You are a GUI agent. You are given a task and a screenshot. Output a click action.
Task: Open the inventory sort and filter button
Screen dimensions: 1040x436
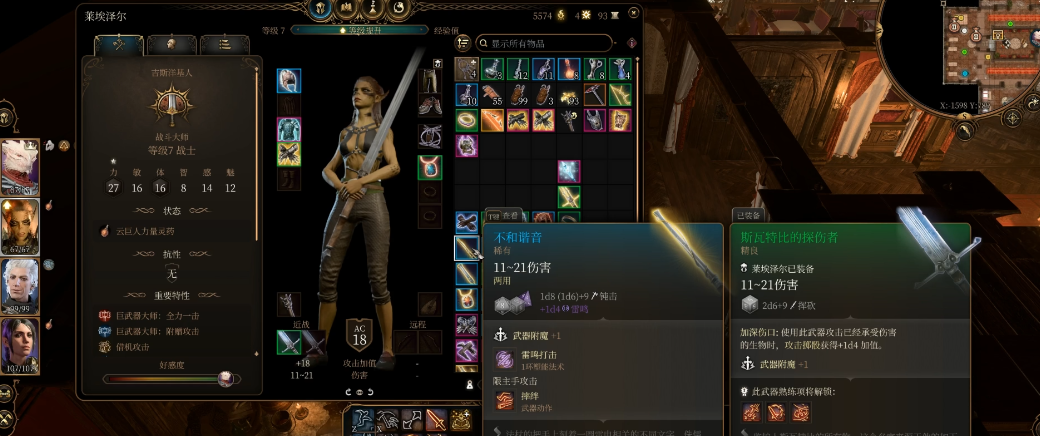coord(631,43)
